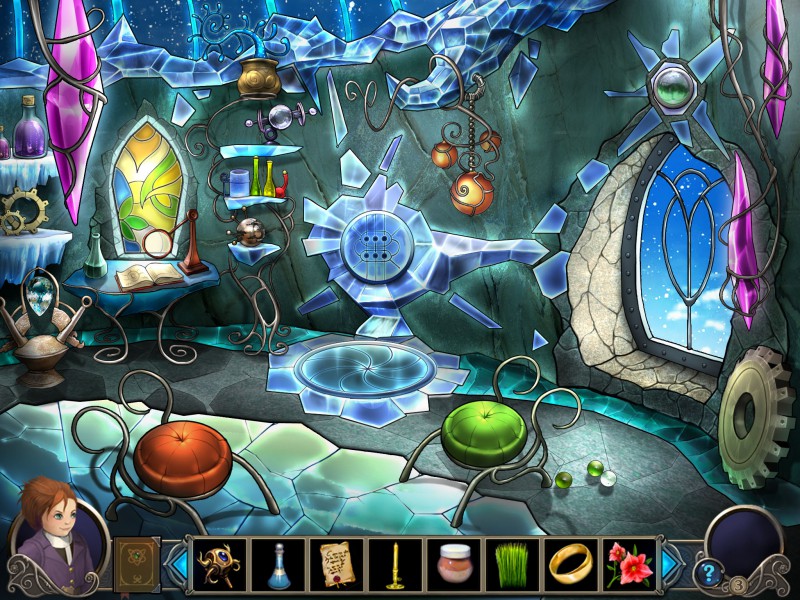Select the parchment scroll with red seal
800x600 pixels.
tap(335, 564)
